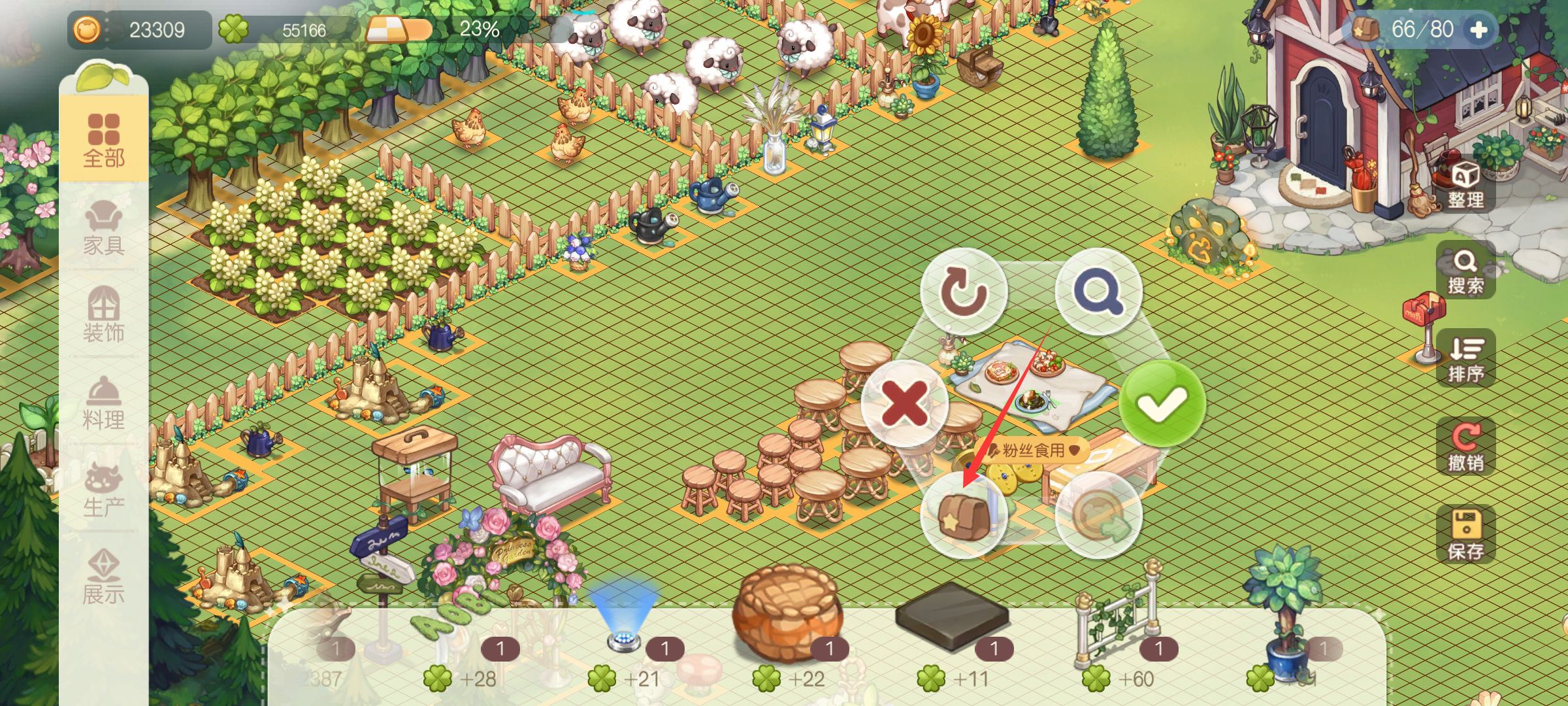Image resolution: width=1568 pixels, height=706 pixels.
Task: Store the item using the backpack bubble
Action: [x=964, y=515]
